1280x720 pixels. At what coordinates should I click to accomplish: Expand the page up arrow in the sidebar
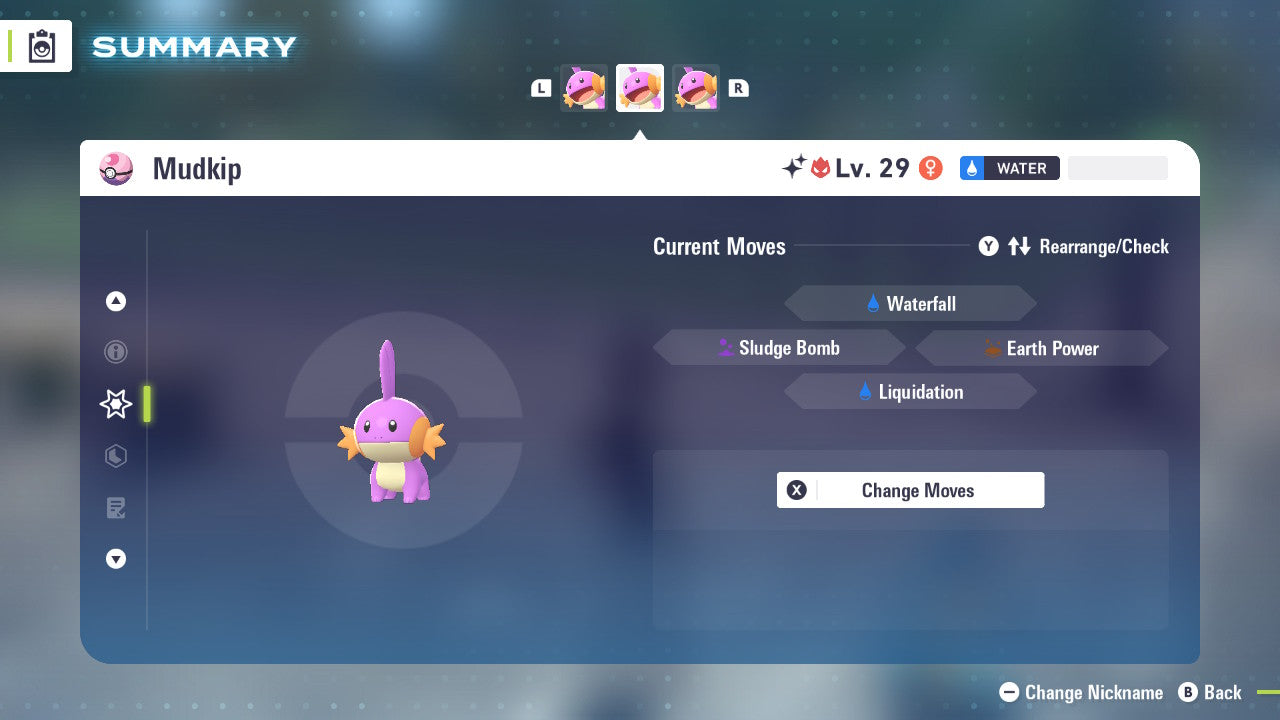(115, 301)
